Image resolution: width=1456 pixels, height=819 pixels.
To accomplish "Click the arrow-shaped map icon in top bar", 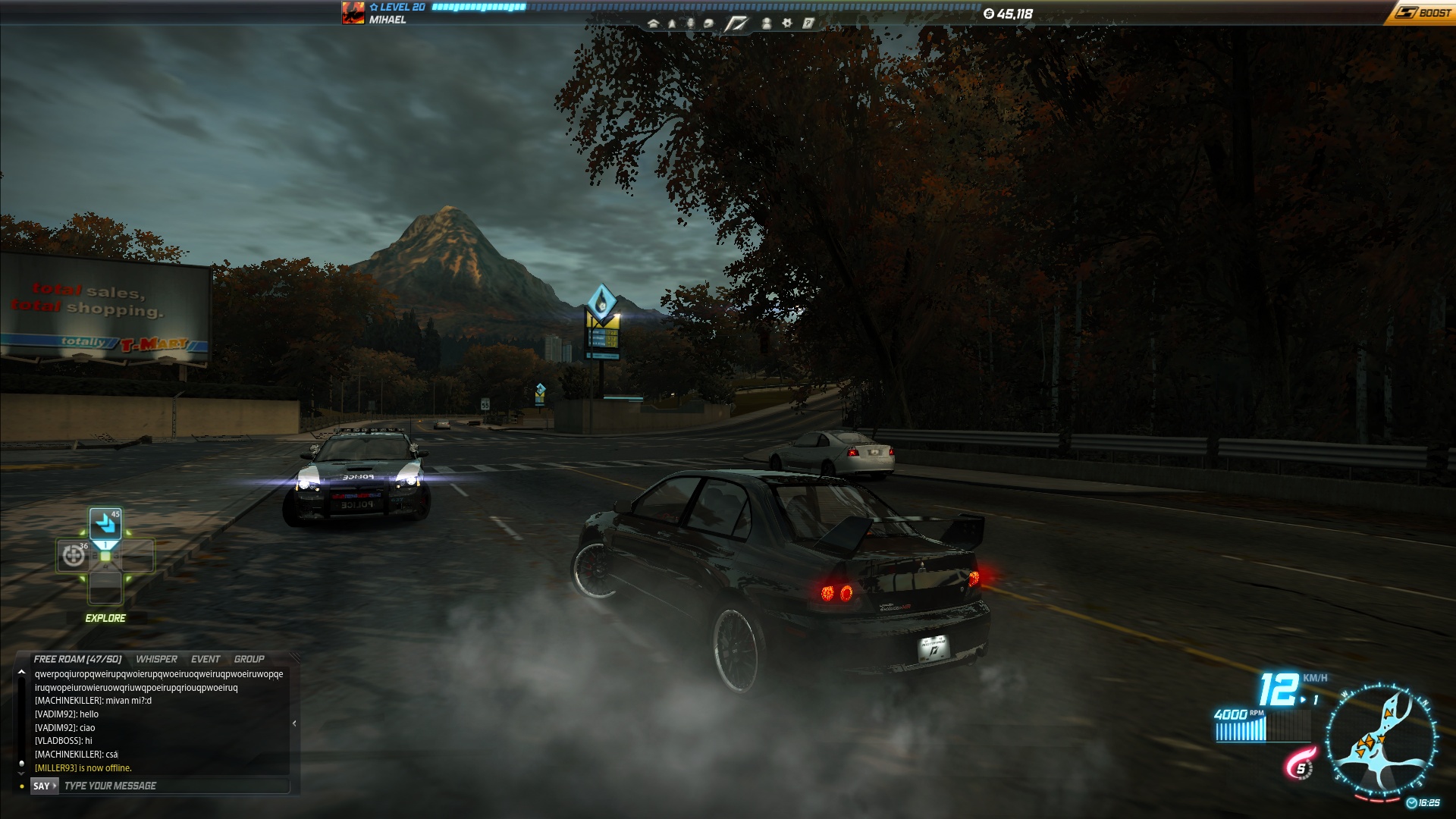I will coord(672,24).
